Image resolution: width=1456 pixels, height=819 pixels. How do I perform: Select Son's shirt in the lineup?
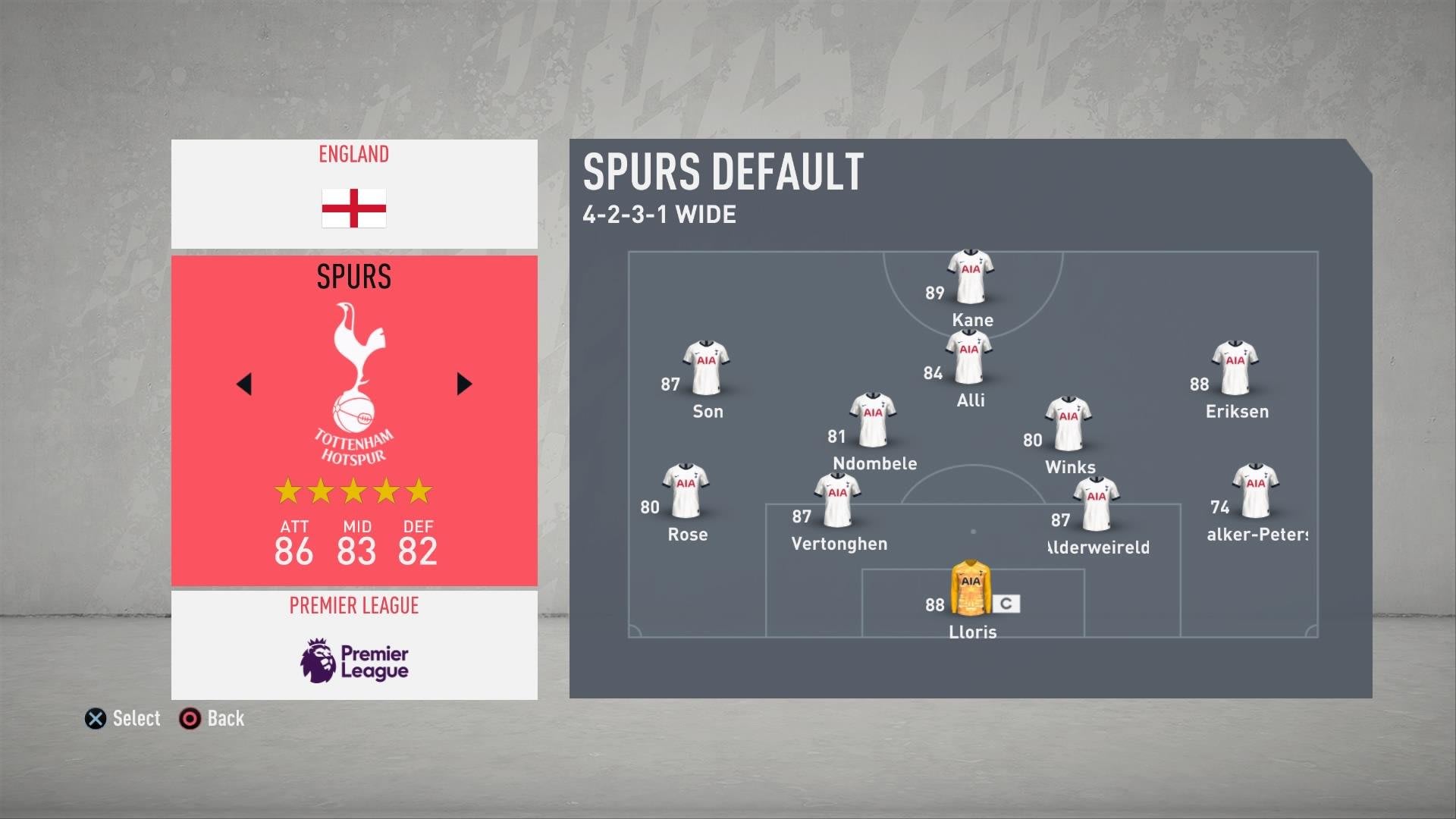(x=706, y=368)
